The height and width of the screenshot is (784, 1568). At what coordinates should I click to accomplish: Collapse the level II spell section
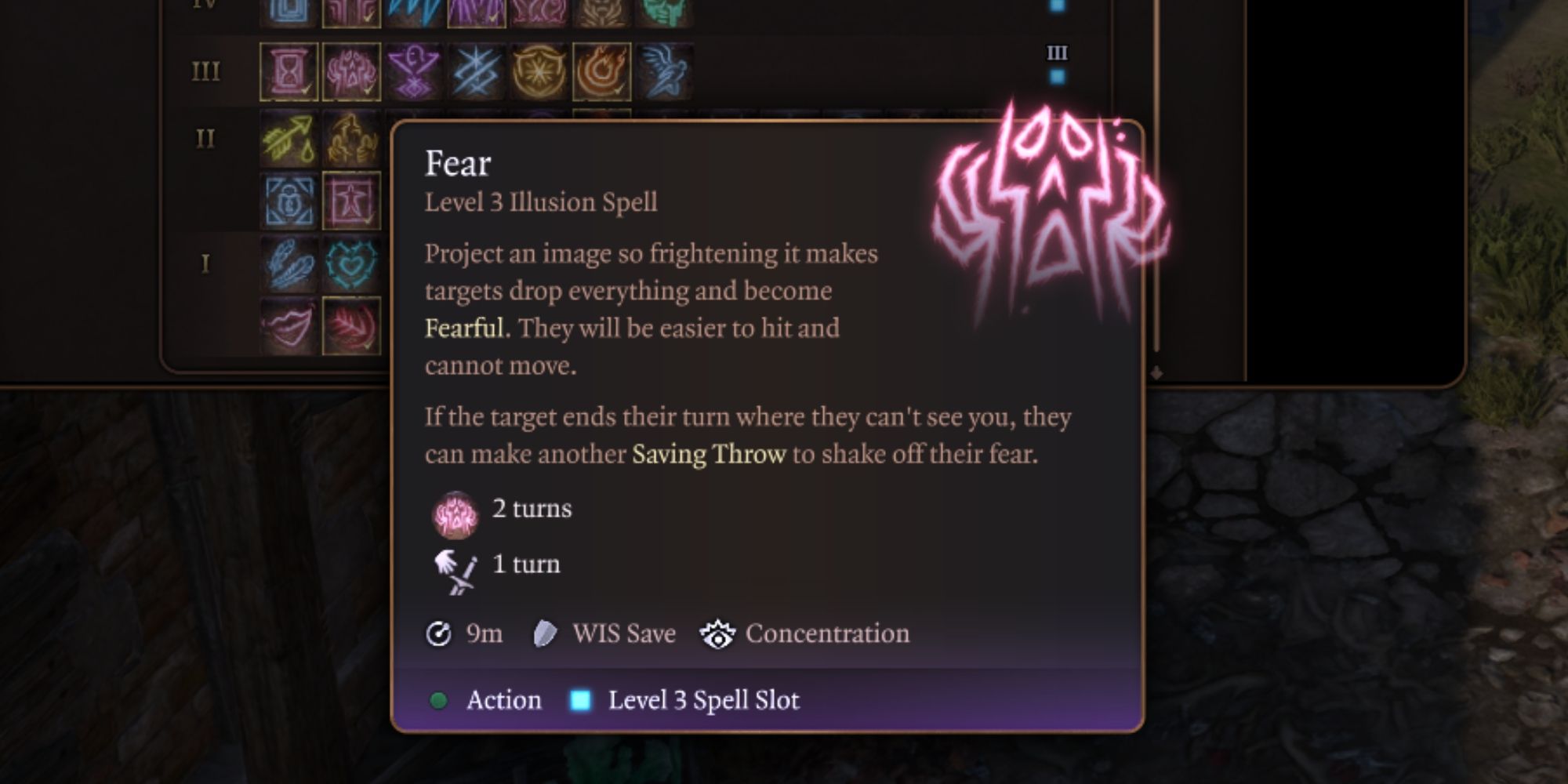[205, 137]
